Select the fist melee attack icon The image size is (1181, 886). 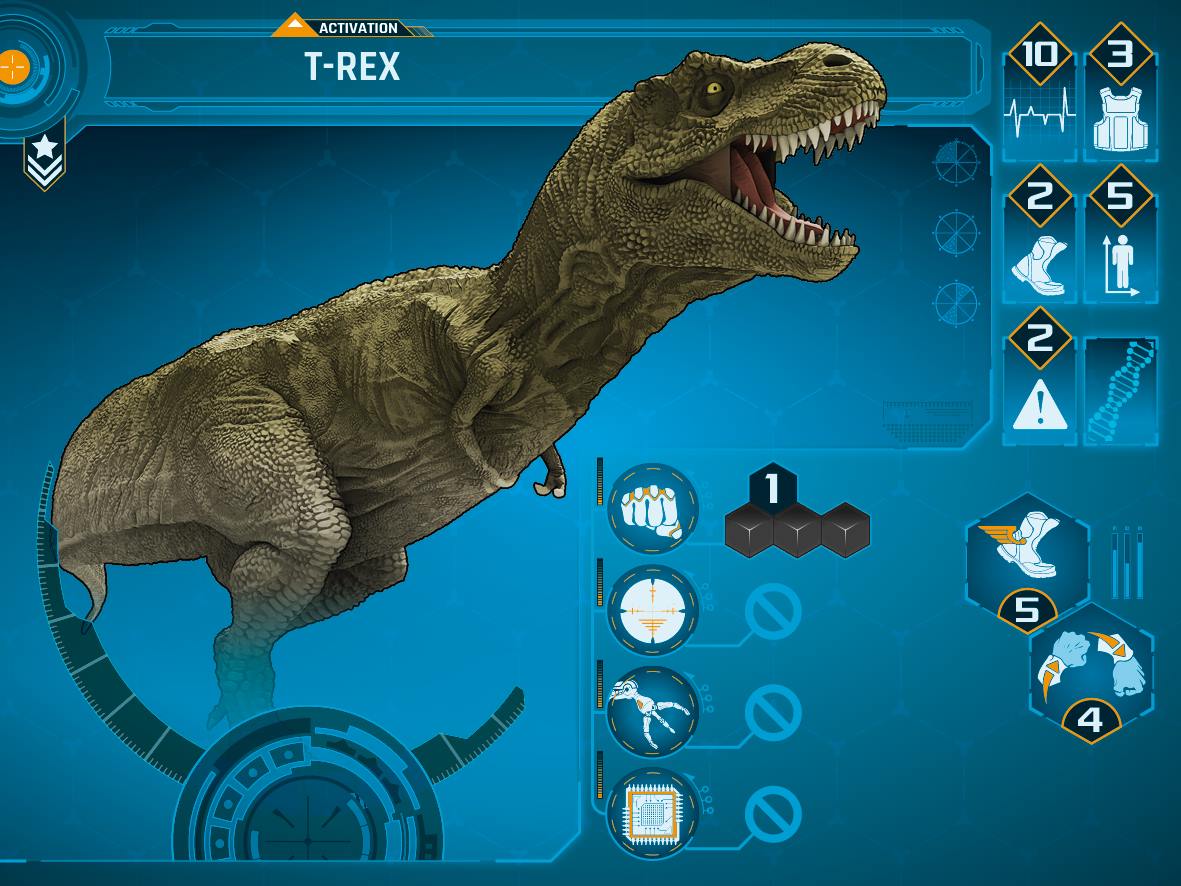(x=652, y=509)
